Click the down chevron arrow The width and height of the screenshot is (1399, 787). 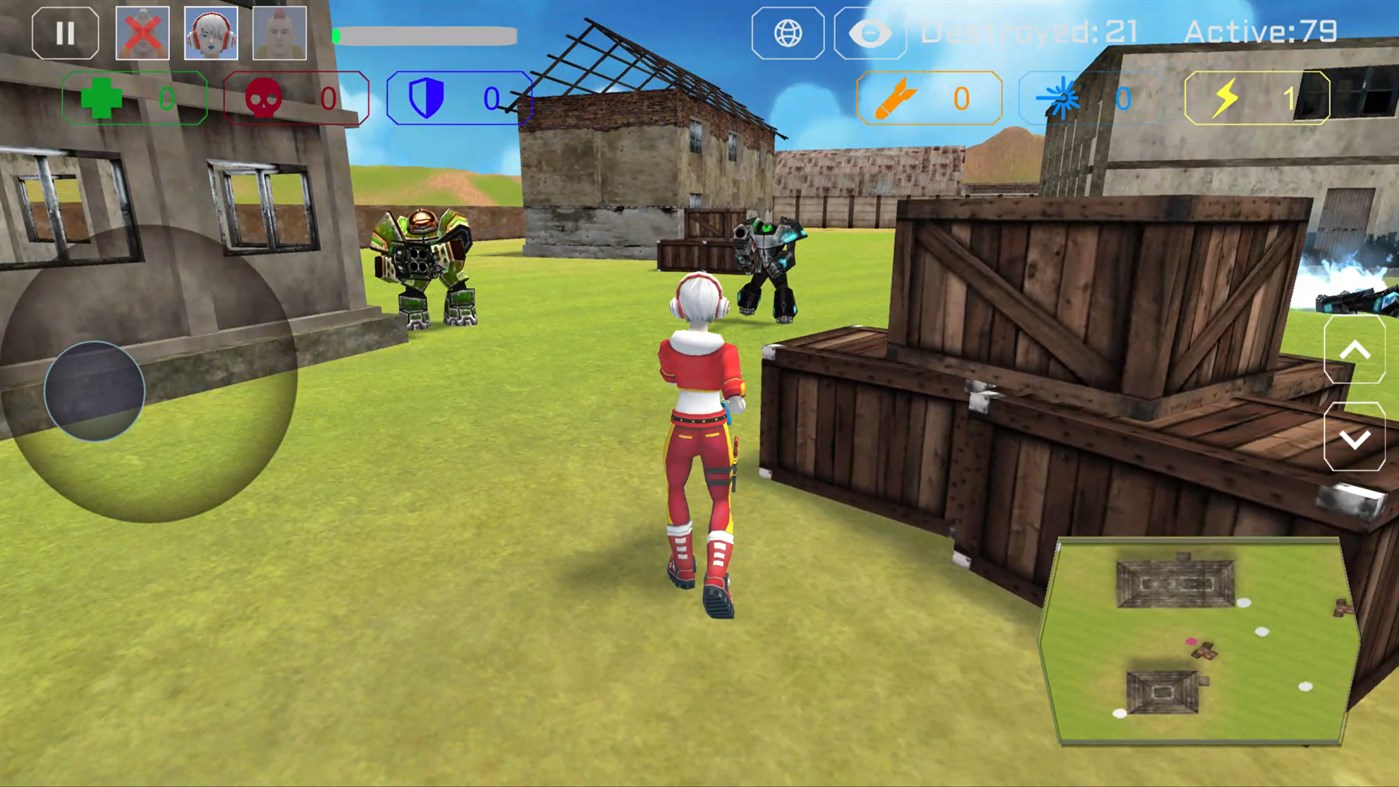pos(1355,438)
